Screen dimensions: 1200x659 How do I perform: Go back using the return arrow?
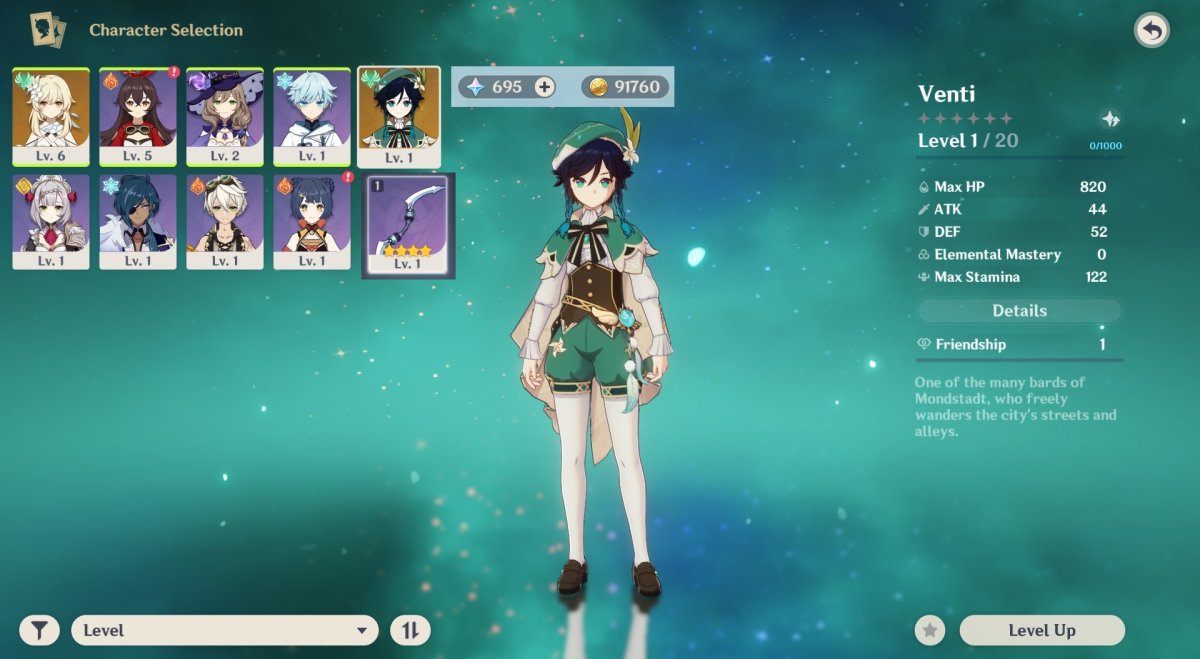(1152, 30)
